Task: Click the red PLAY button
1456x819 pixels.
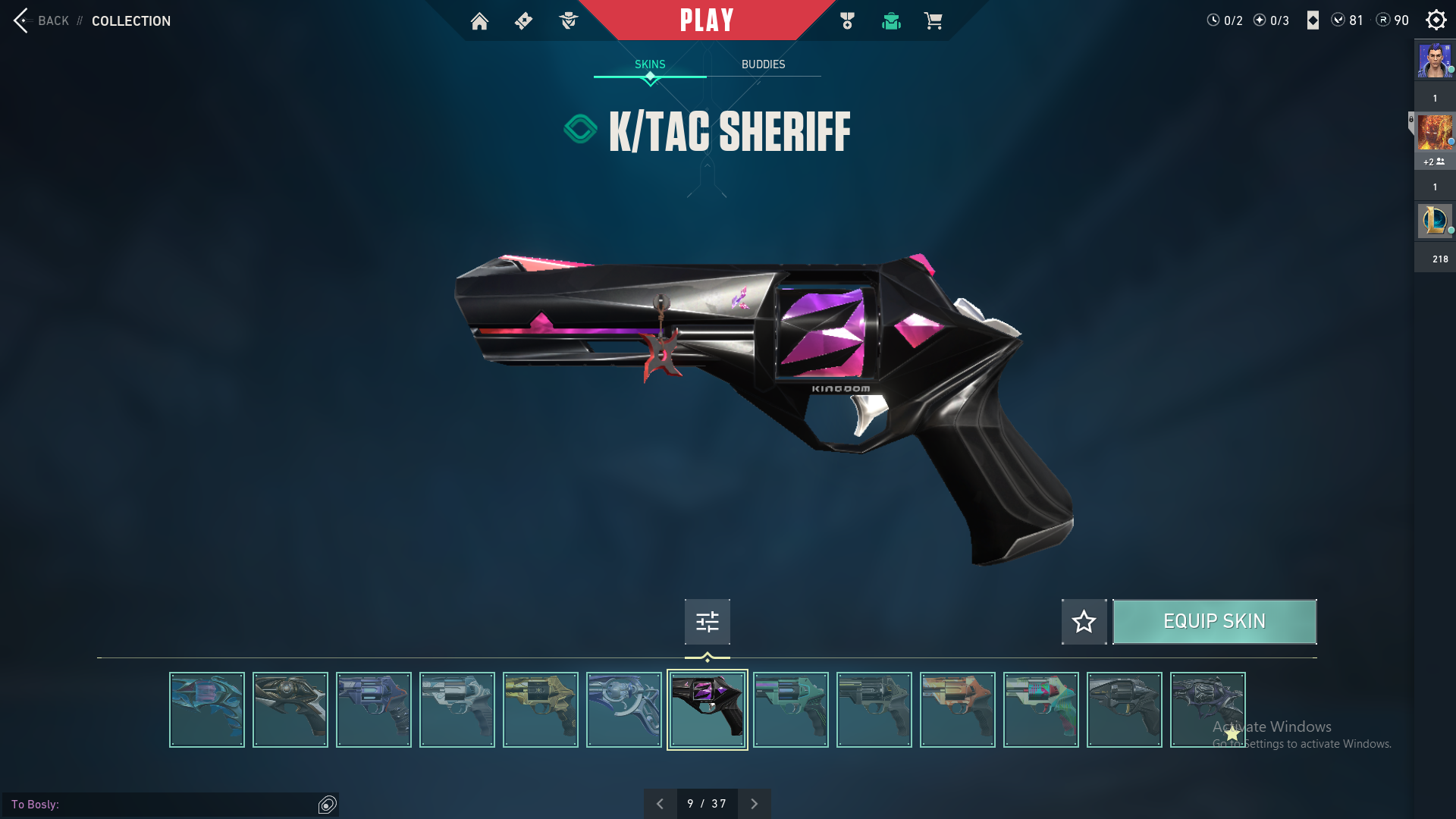Action: click(707, 20)
